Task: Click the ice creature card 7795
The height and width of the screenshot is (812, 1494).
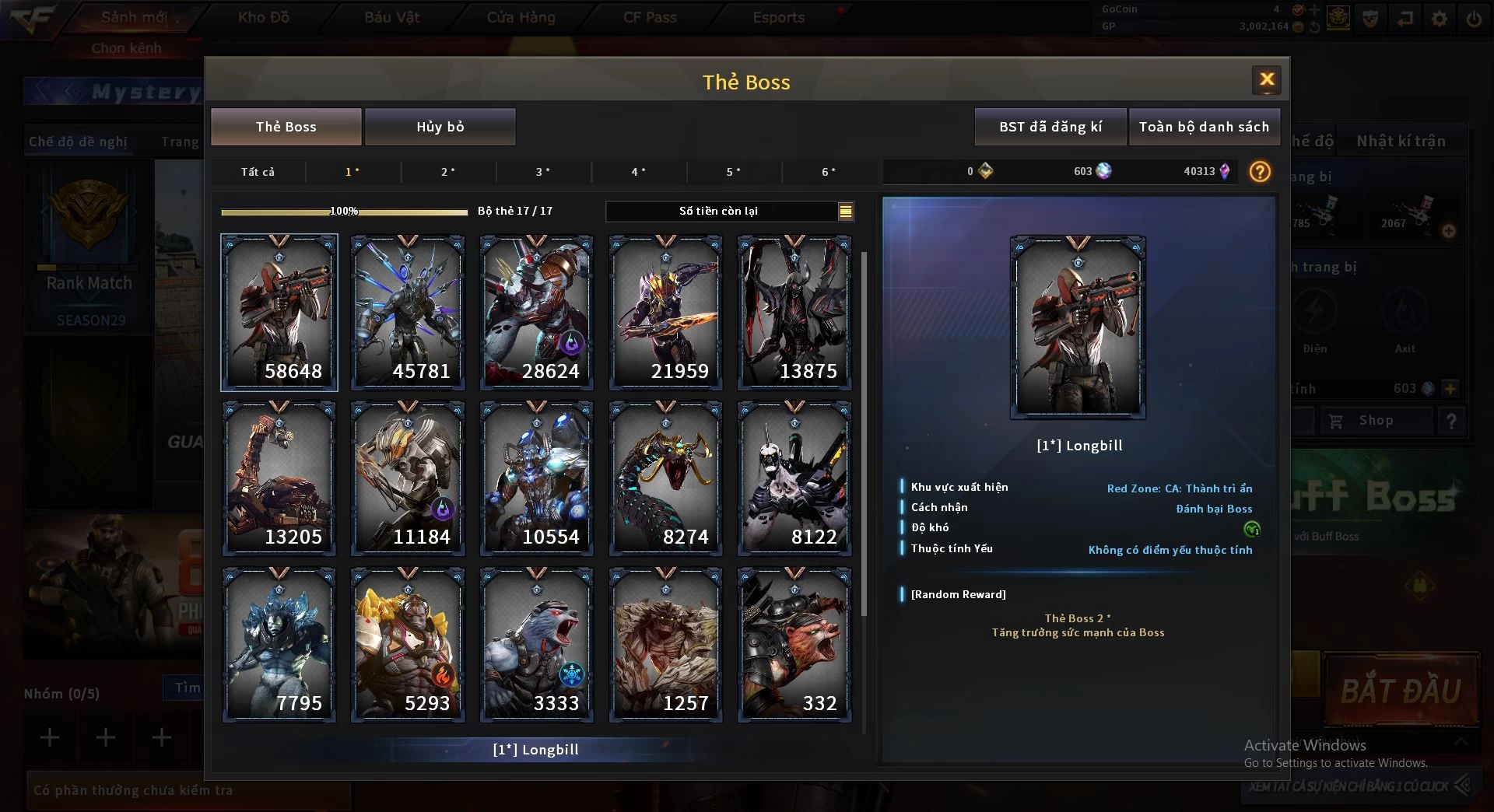Action: [279, 644]
